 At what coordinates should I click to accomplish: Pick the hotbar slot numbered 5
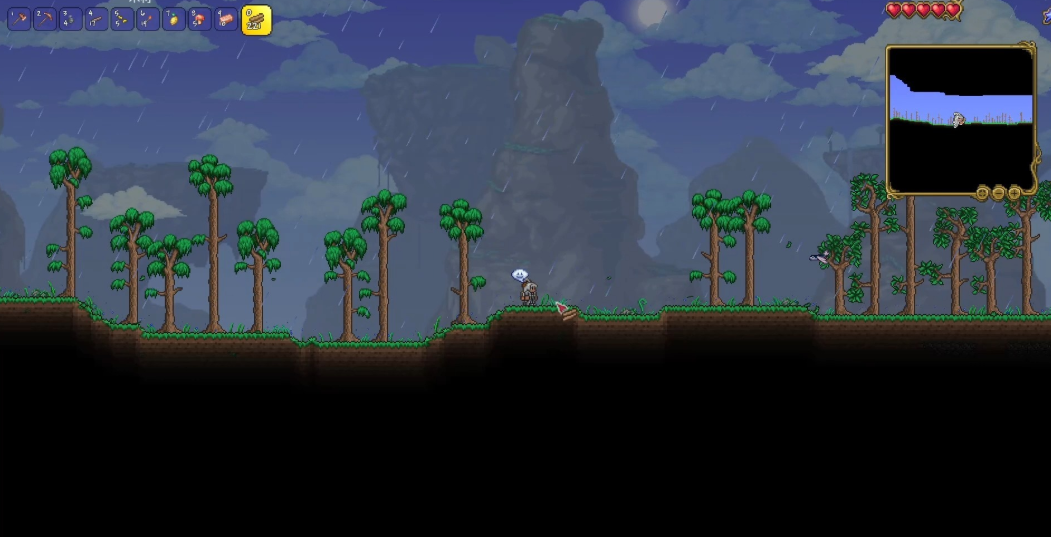tap(122, 19)
